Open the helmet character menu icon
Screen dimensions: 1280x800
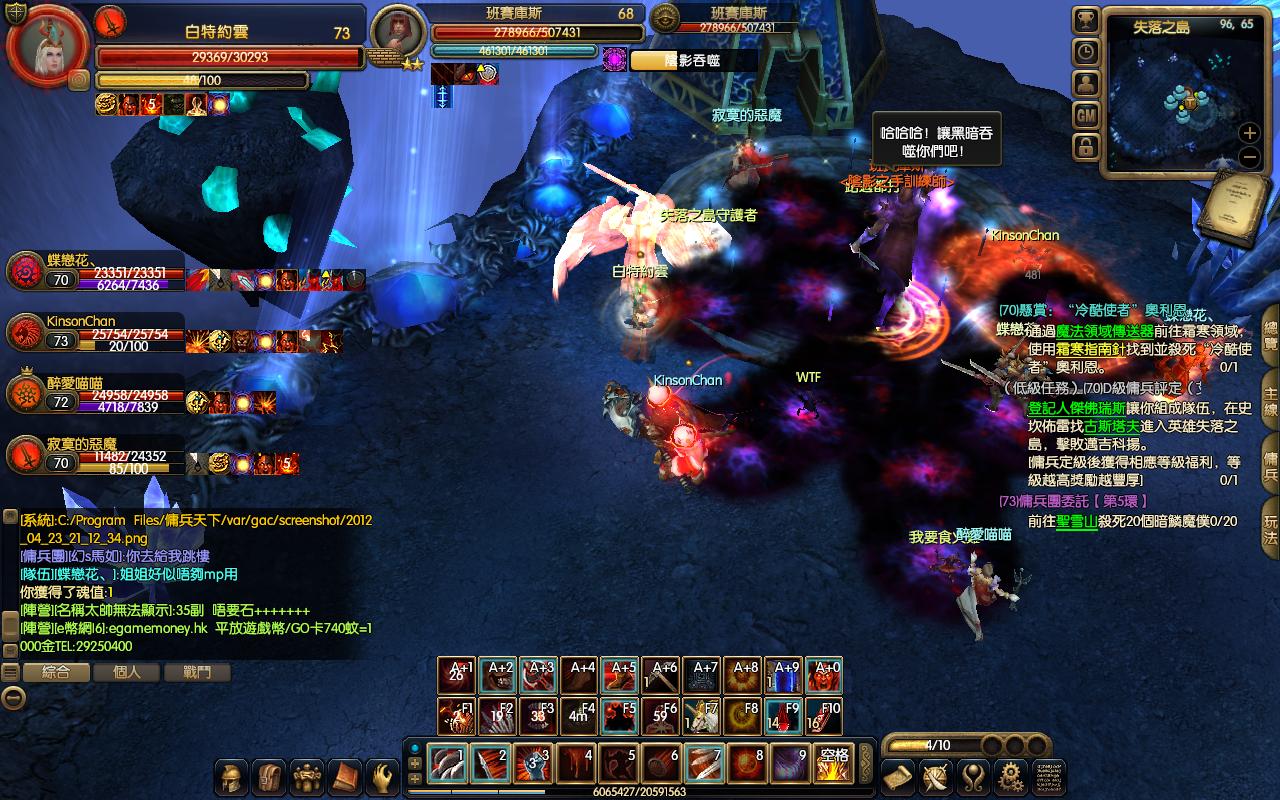pyautogui.click(x=233, y=777)
